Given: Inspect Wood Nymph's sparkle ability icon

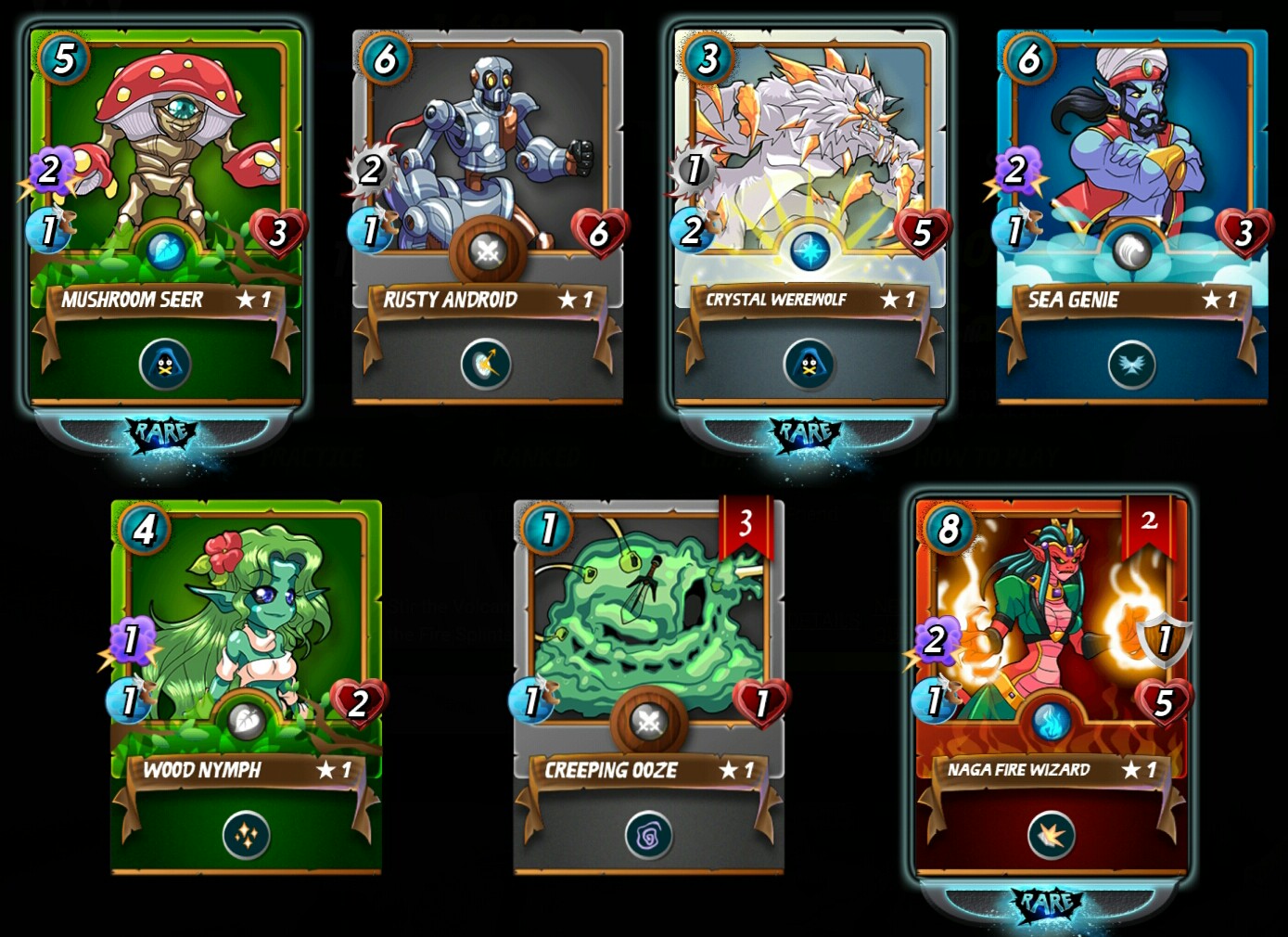Looking at the screenshot, I should pyautogui.click(x=247, y=835).
